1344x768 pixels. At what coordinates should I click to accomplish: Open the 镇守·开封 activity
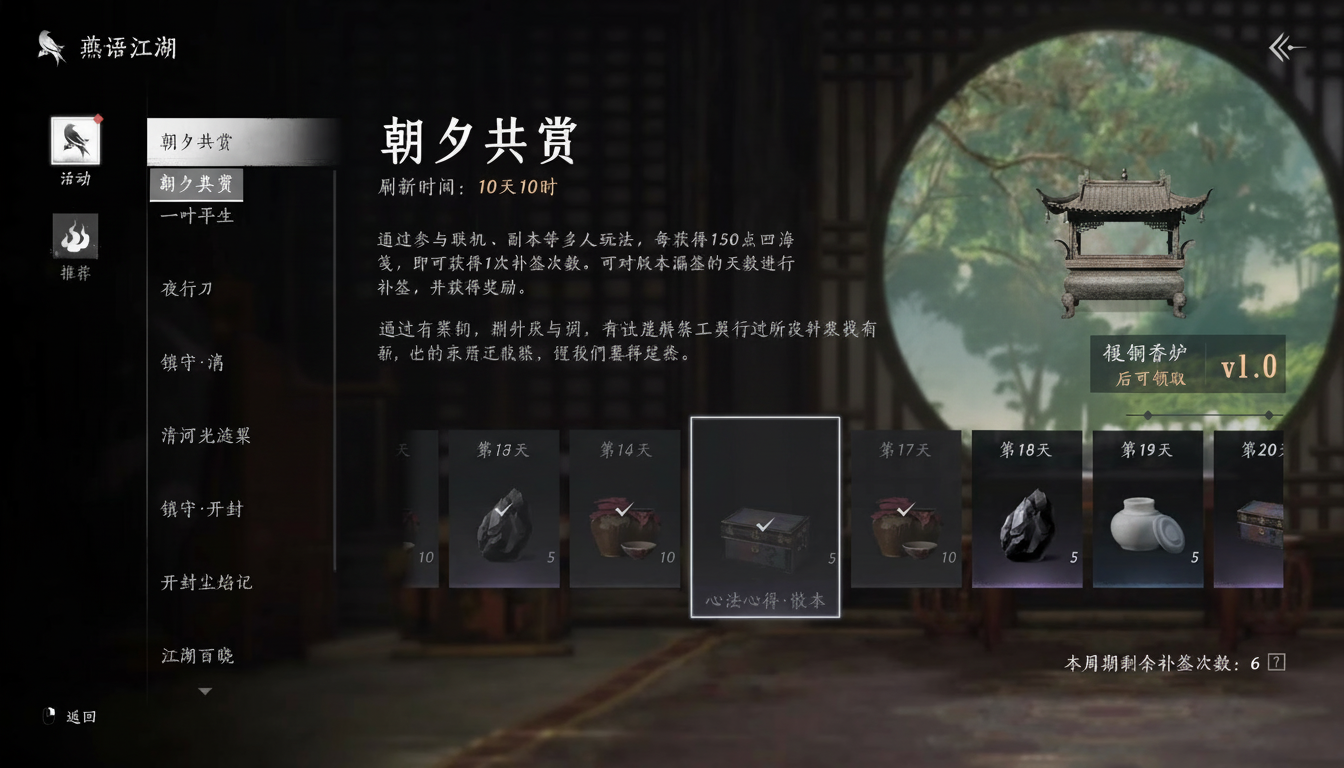tap(202, 509)
